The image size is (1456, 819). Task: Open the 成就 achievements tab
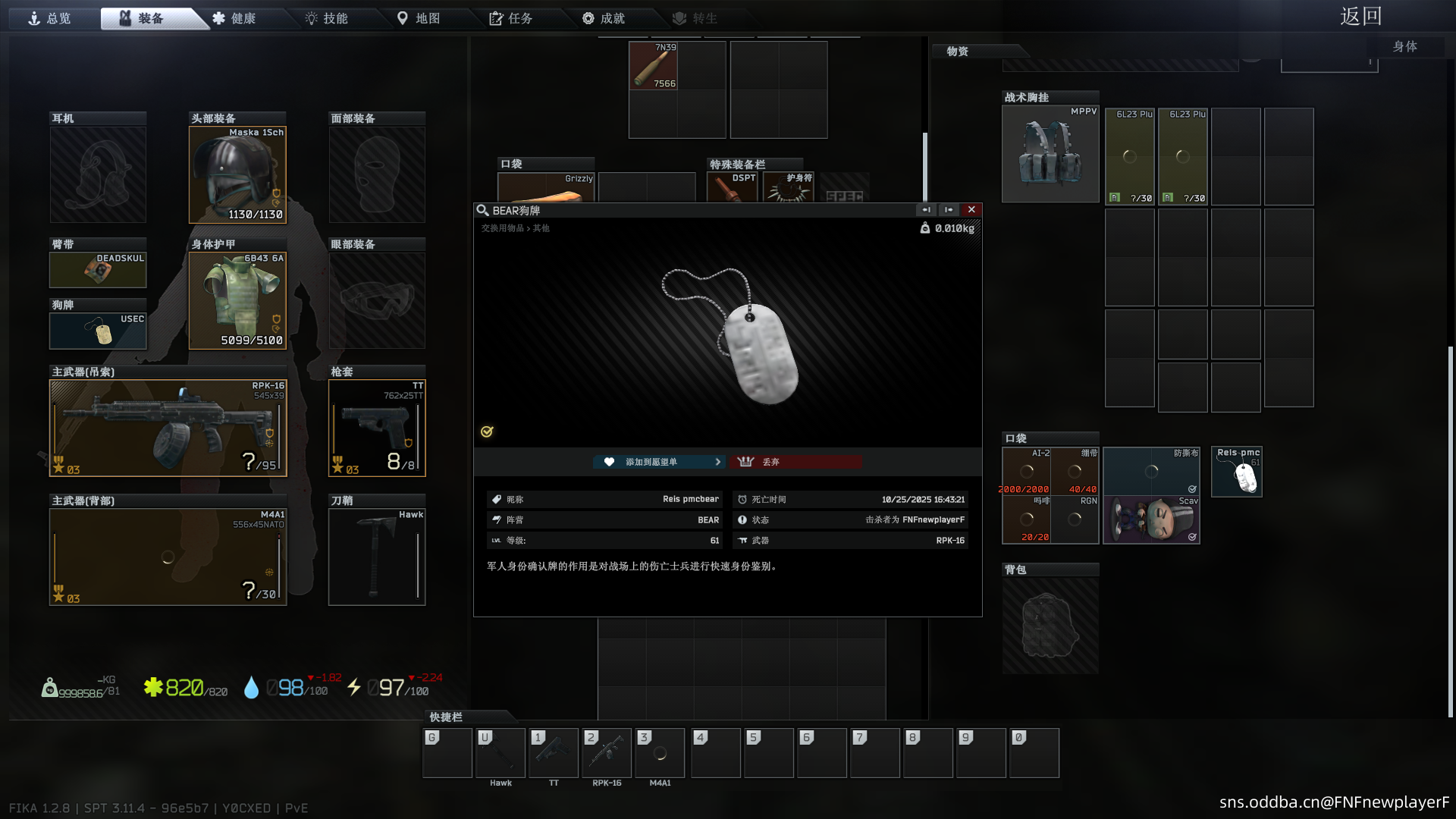(604, 18)
